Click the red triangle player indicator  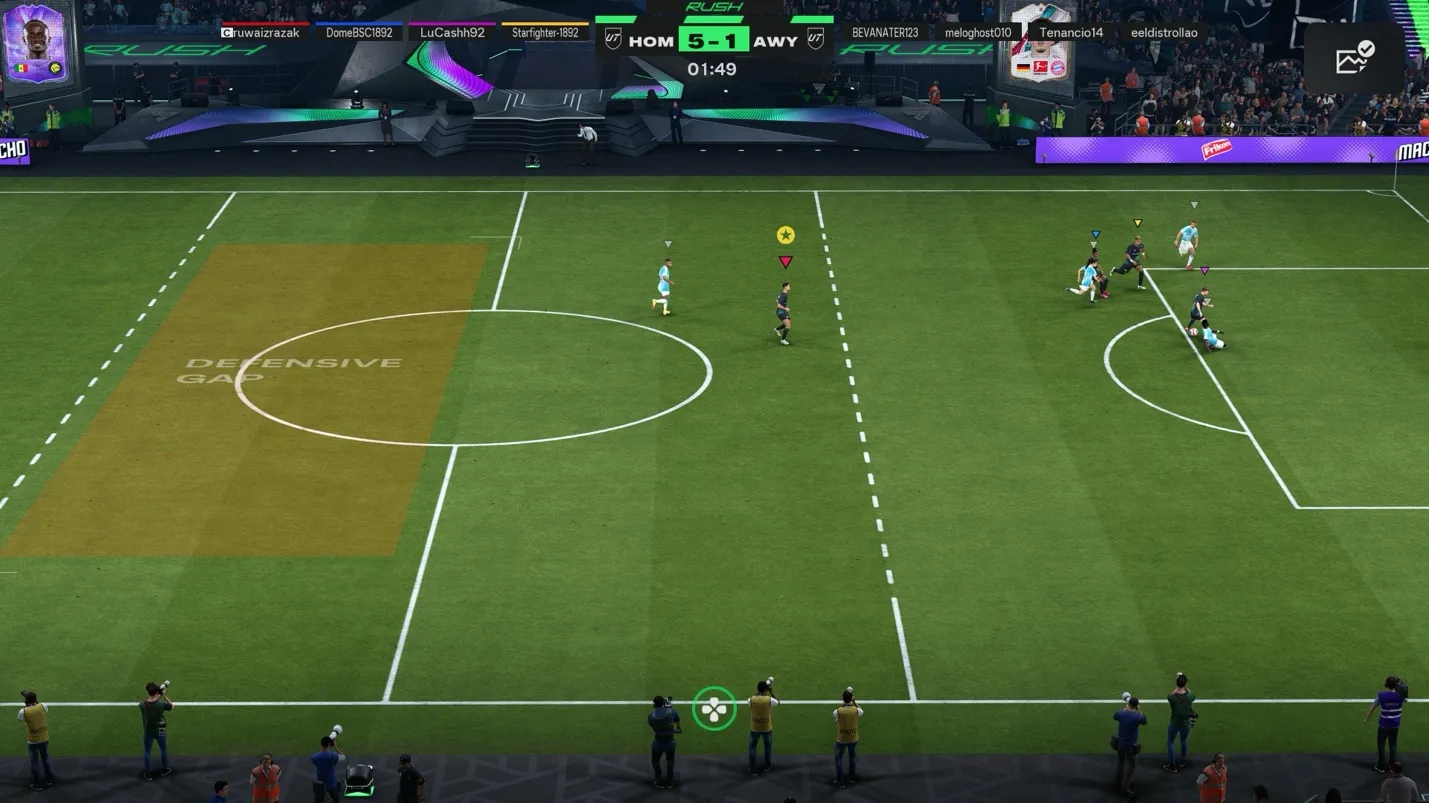tap(786, 260)
